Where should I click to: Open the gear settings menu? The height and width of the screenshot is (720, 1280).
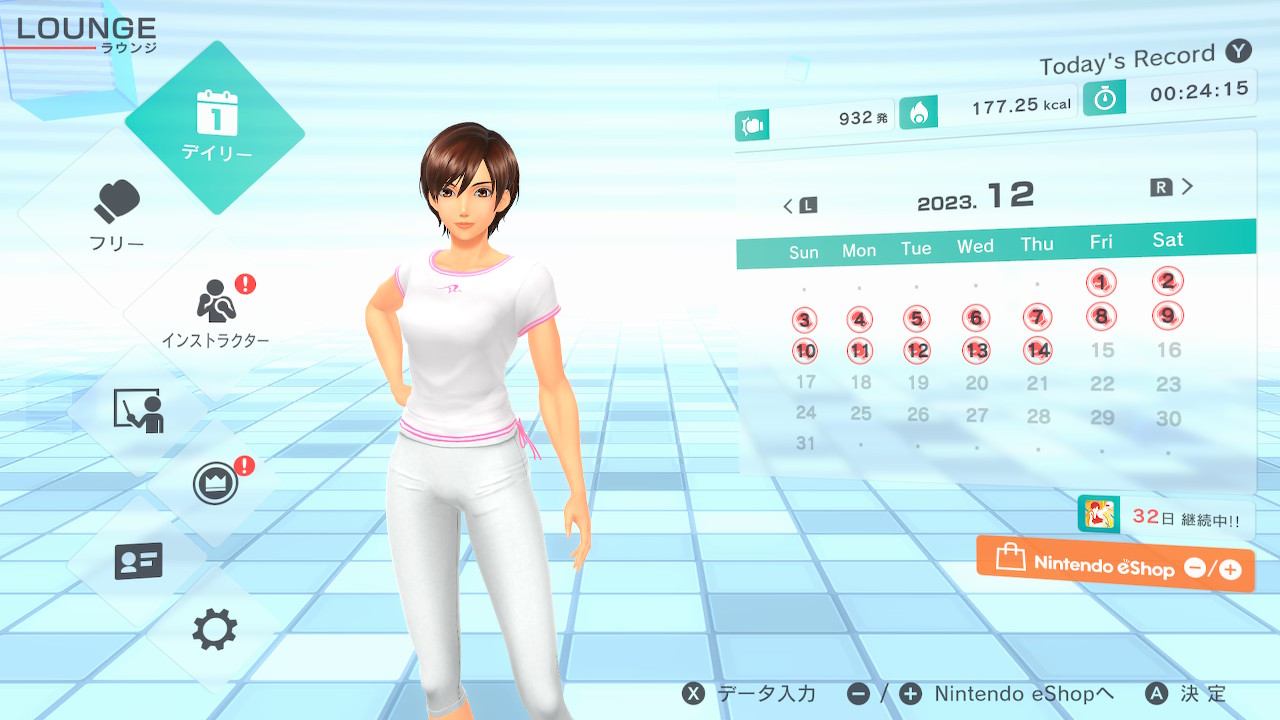[x=215, y=630]
